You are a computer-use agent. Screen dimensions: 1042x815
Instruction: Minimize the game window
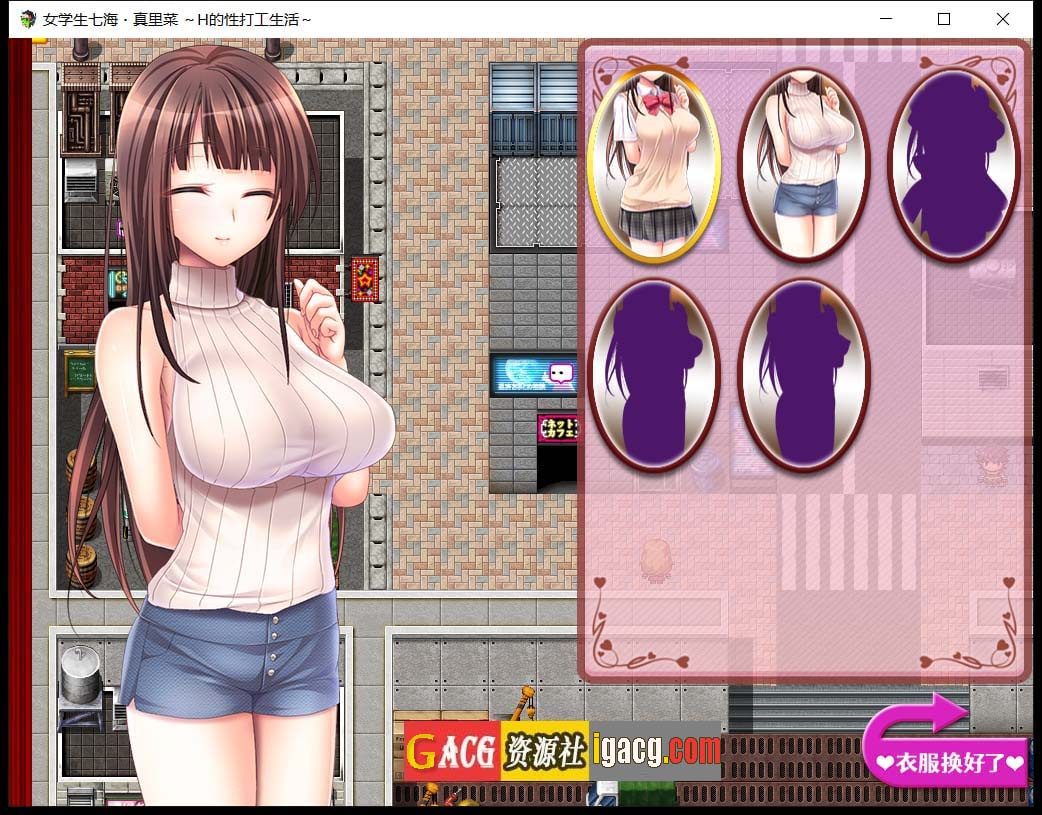tap(884, 19)
